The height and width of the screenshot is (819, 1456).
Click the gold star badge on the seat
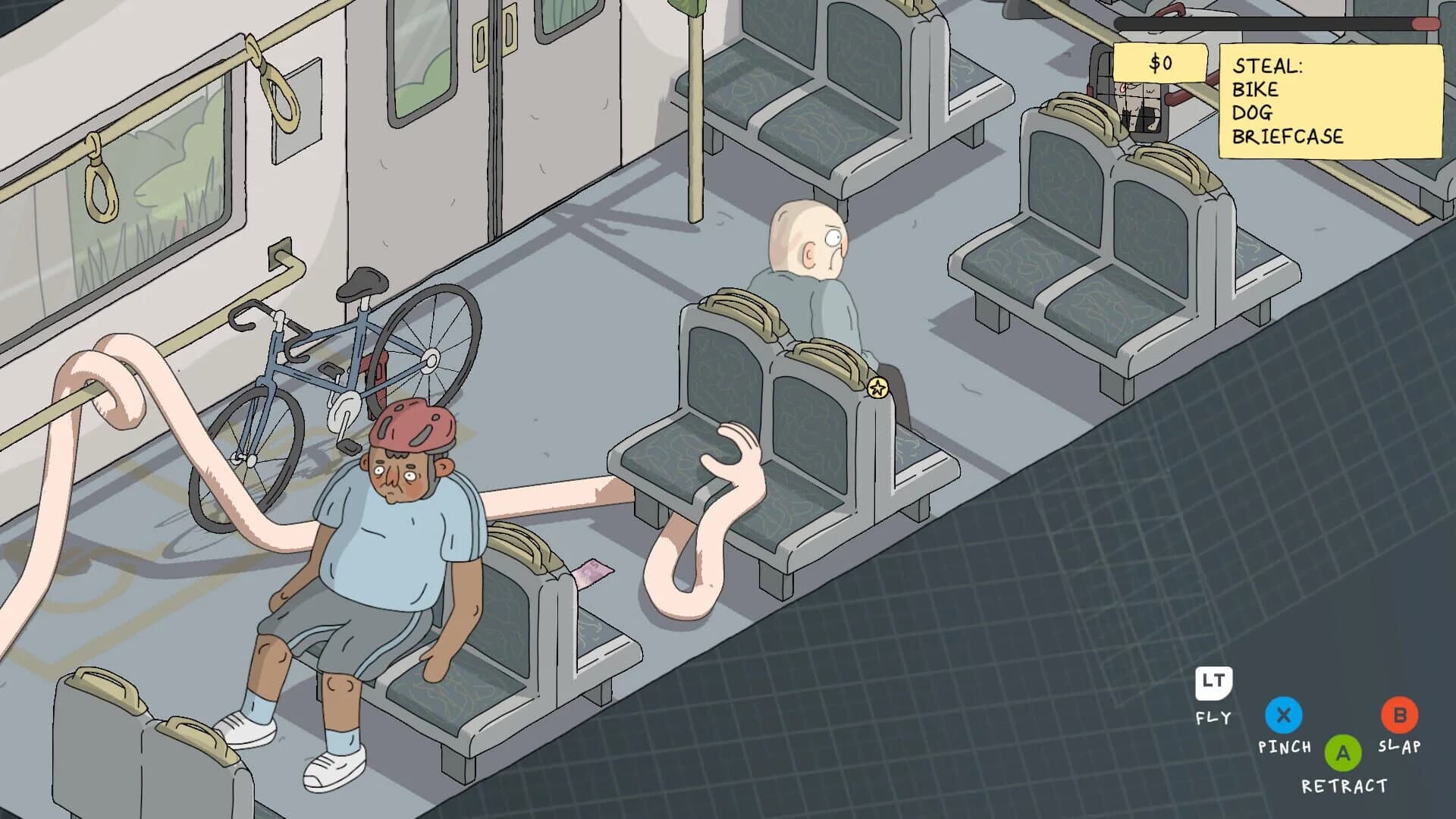[877, 388]
